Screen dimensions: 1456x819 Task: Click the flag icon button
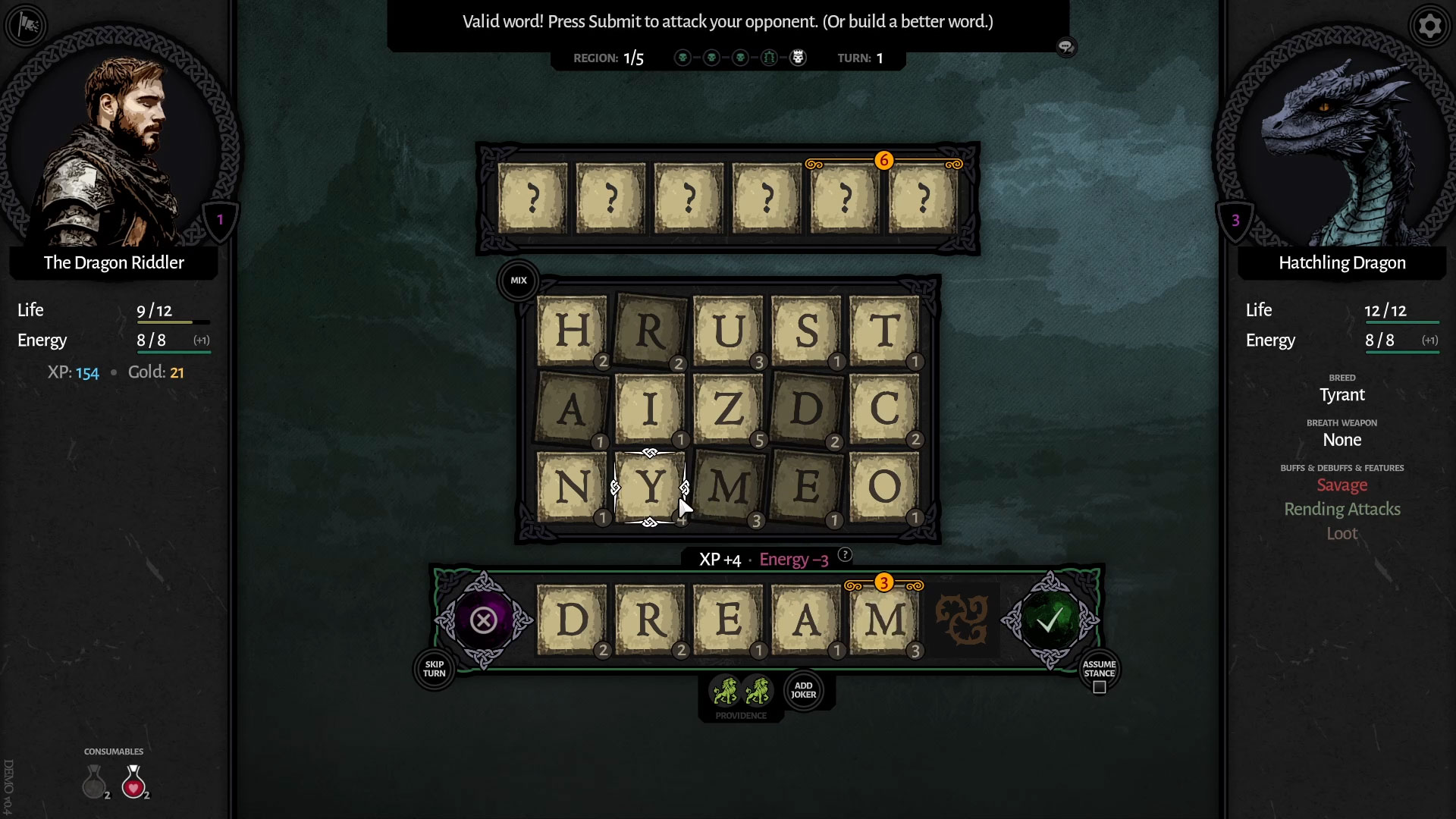click(27, 27)
